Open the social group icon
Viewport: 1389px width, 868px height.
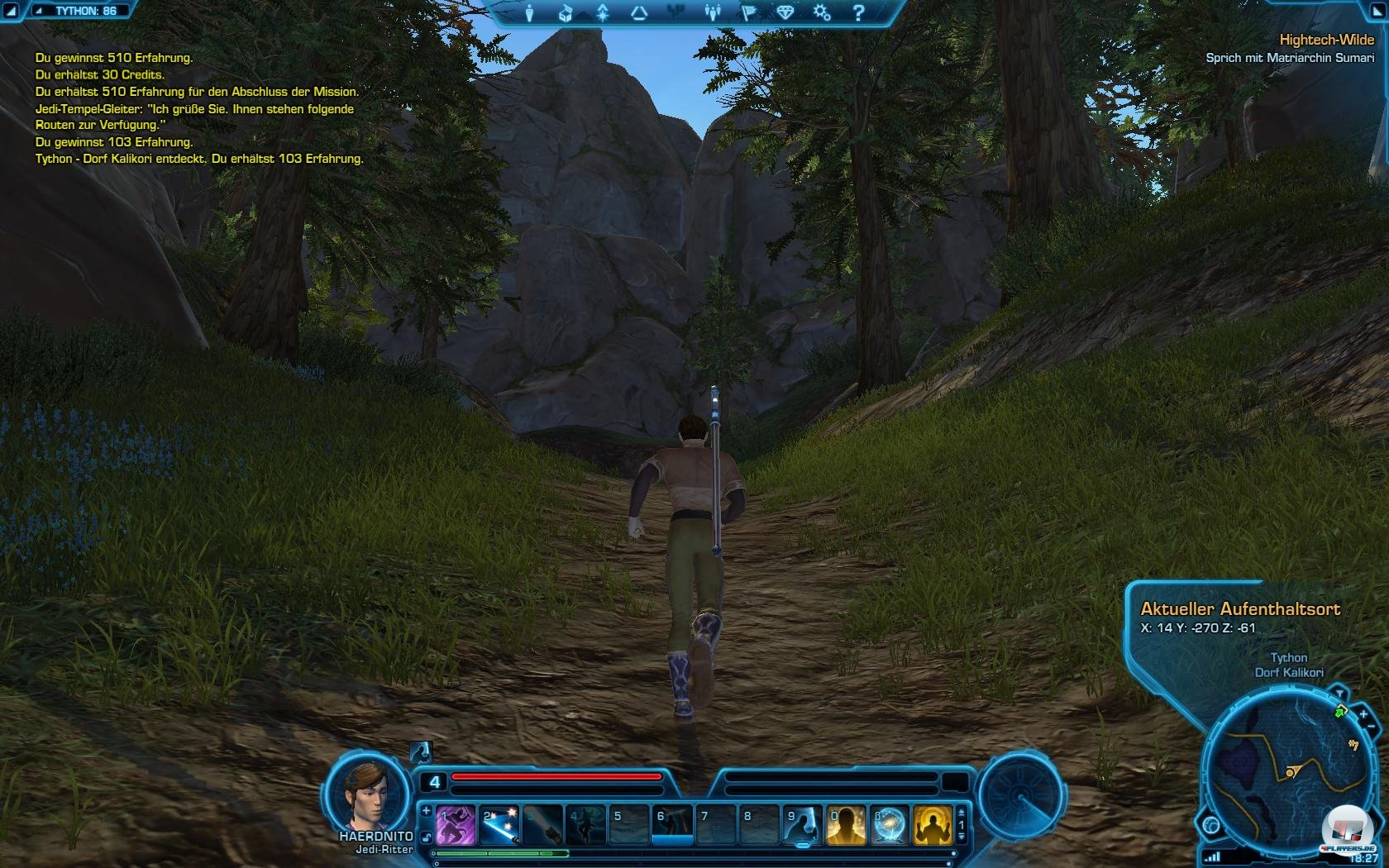(x=712, y=13)
